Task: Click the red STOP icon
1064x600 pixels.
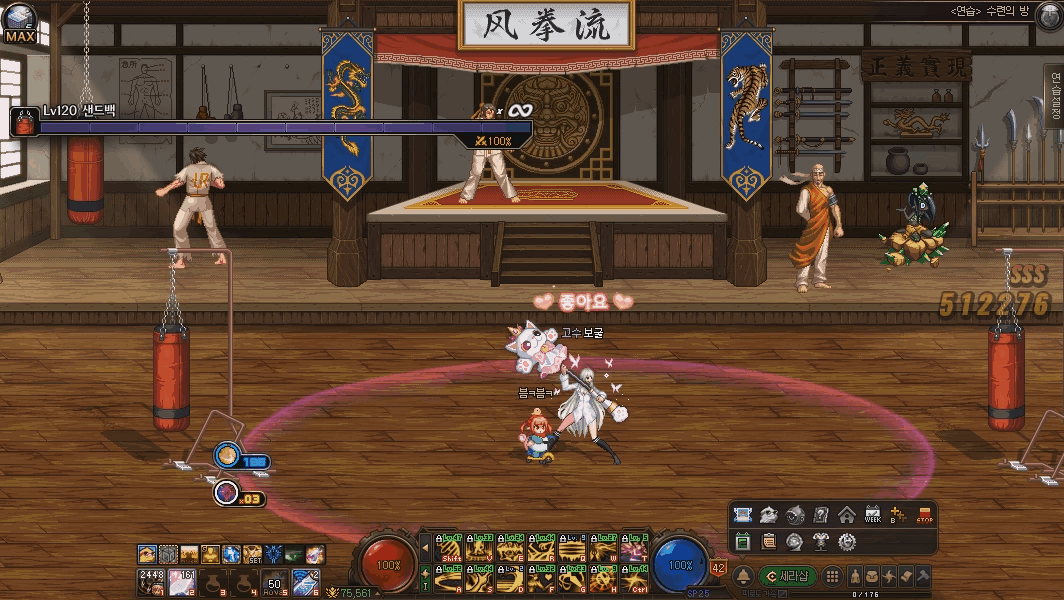Action: (x=924, y=515)
